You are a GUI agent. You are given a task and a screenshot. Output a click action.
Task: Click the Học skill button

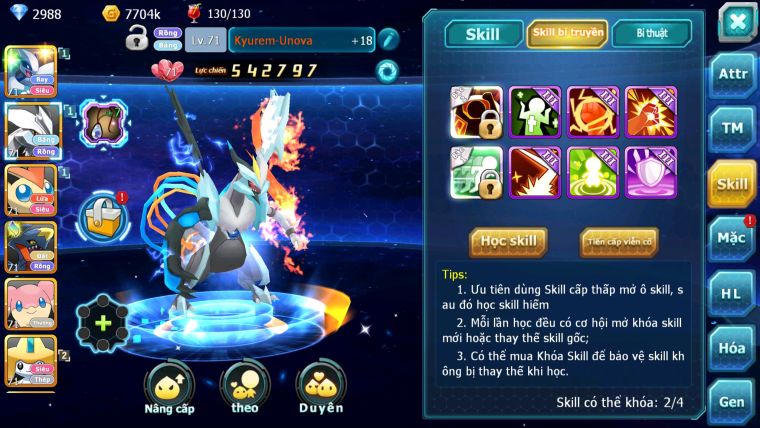509,241
